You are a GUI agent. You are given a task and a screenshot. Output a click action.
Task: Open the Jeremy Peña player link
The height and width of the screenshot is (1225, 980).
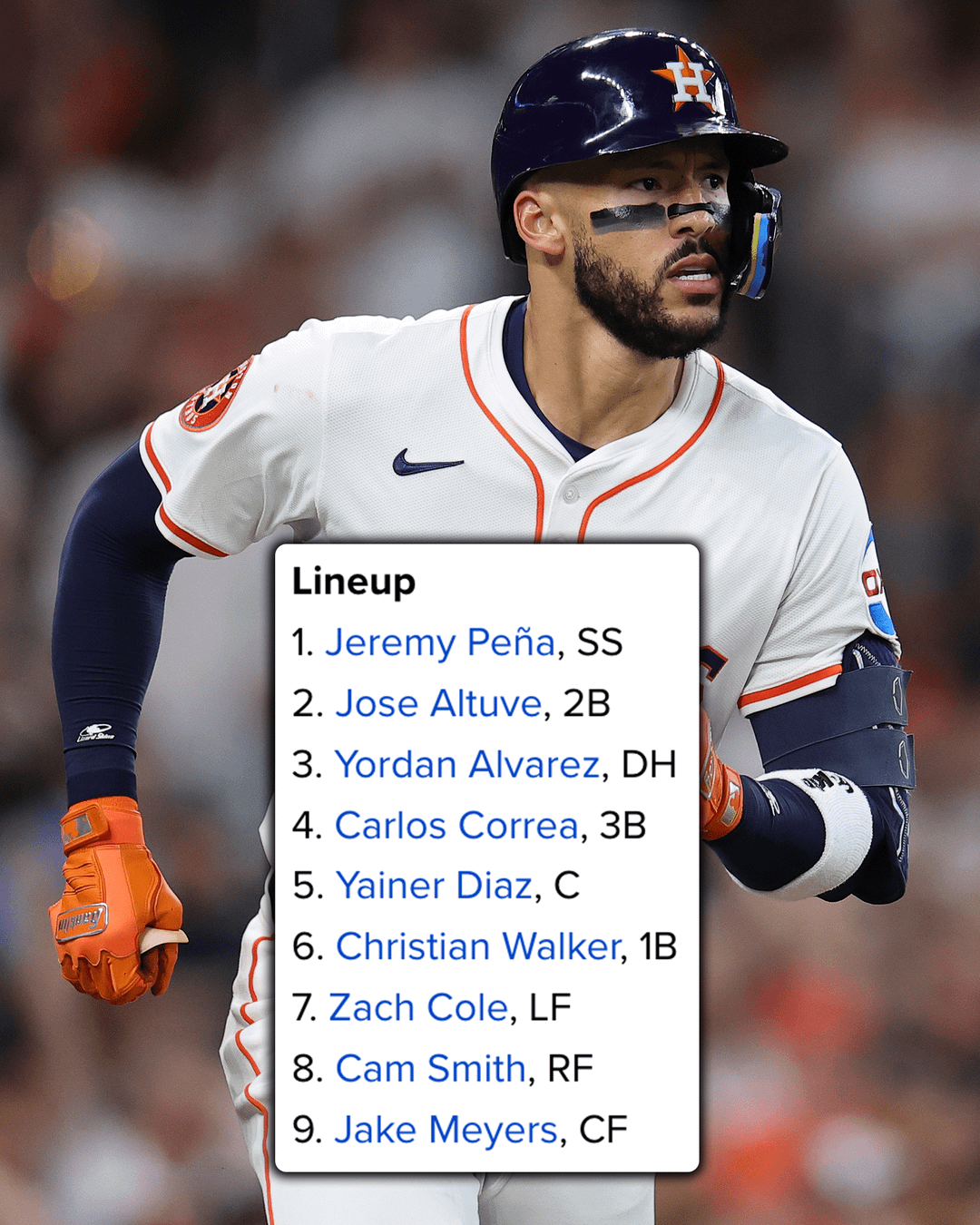click(x=439, y=642)
